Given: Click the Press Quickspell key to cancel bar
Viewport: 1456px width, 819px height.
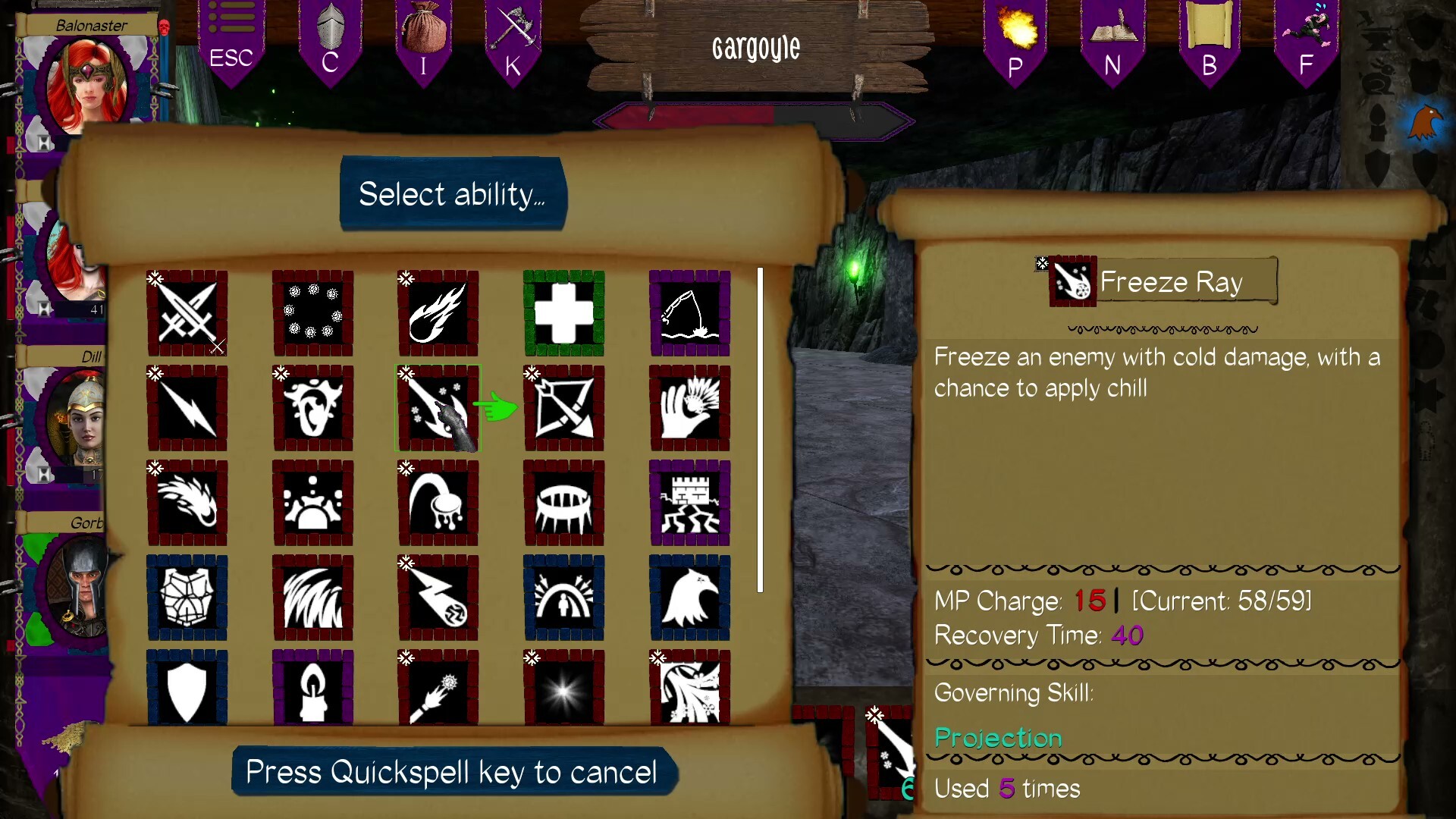Looking at the screenshot, I should coord(451,772).
